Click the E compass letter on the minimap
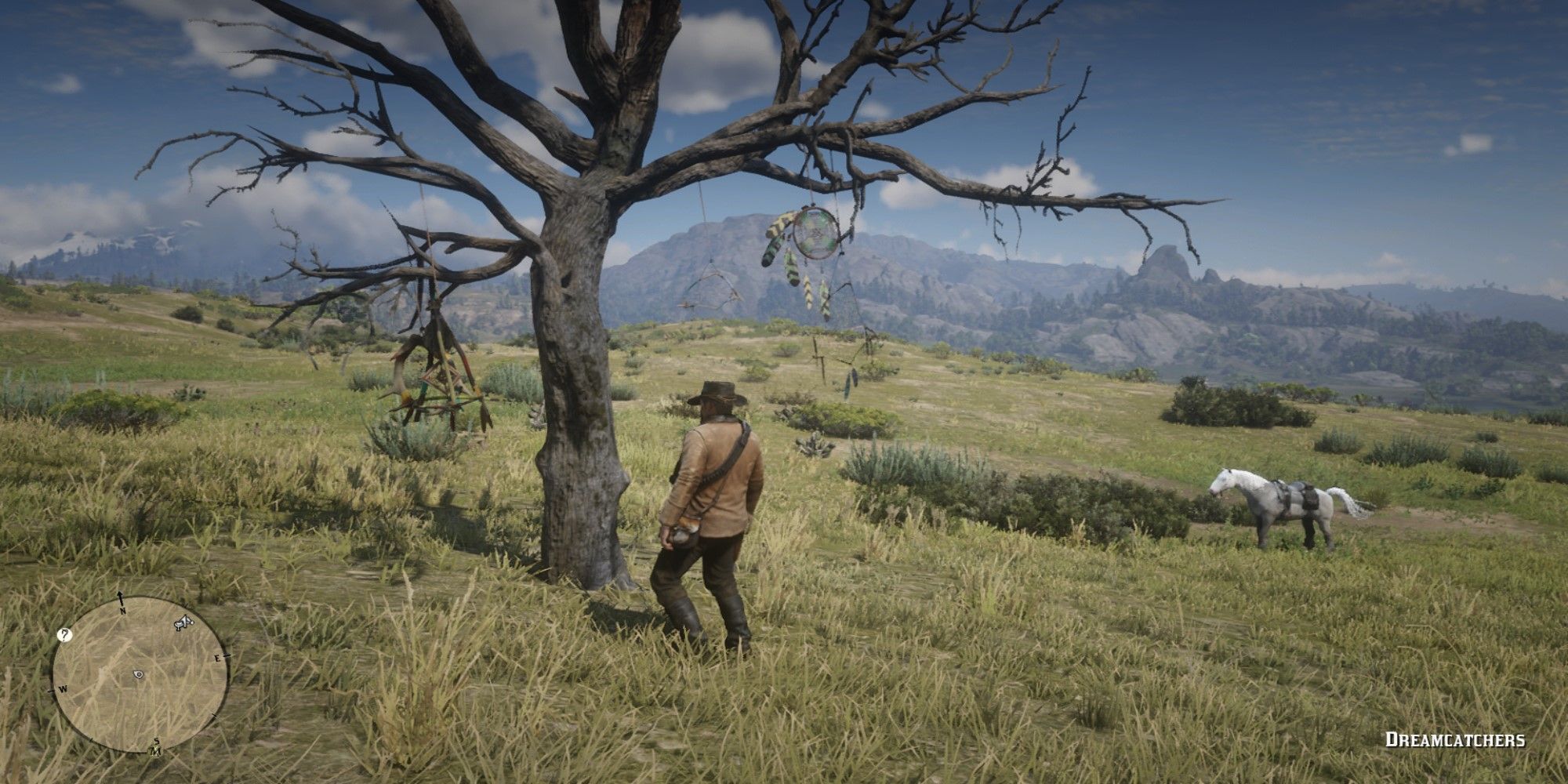 pyautogui.click(x=217, y=659)
